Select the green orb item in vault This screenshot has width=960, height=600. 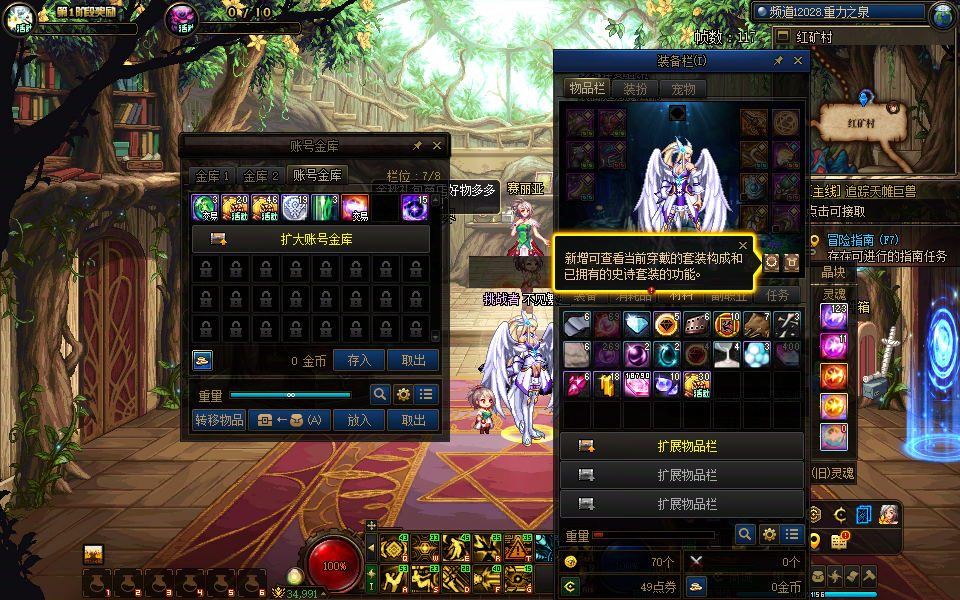coord(206,207)
